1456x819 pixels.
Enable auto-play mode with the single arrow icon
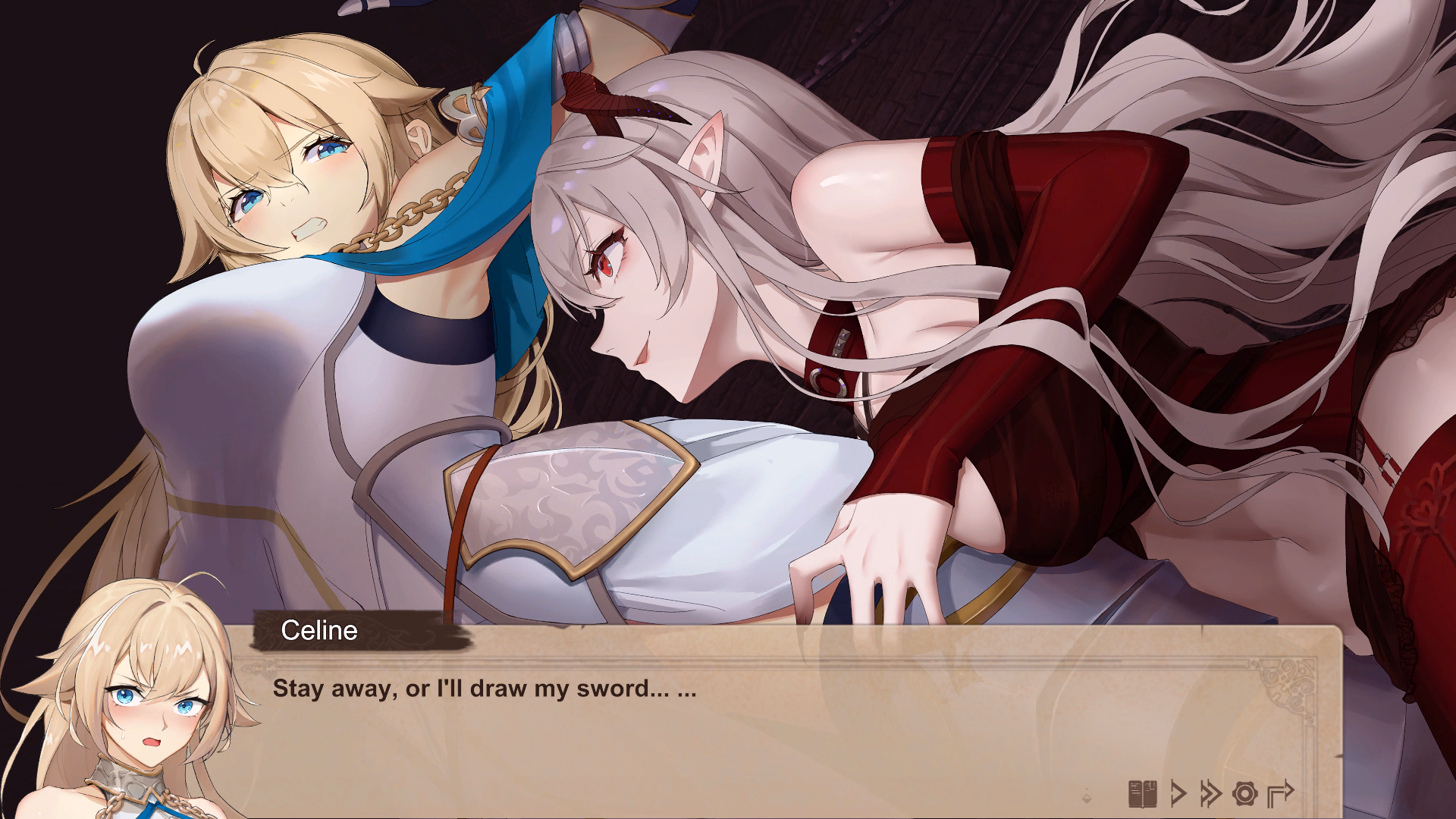(x=1178, y=792)
